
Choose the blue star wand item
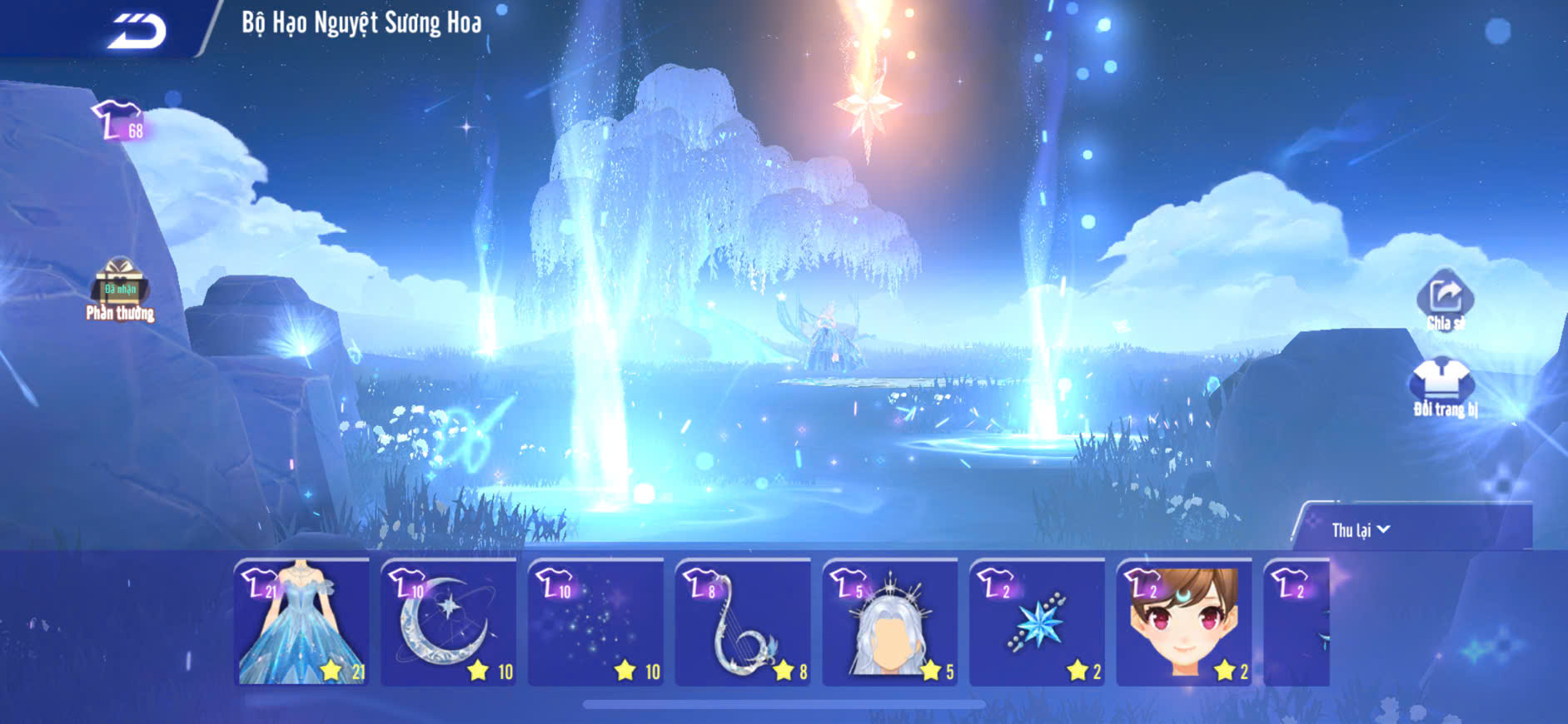coord(1038,622)
